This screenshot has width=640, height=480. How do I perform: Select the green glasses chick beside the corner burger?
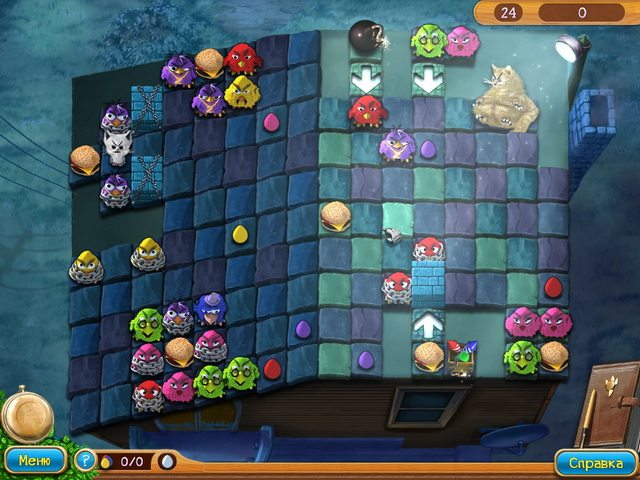(x=521, y=355)
